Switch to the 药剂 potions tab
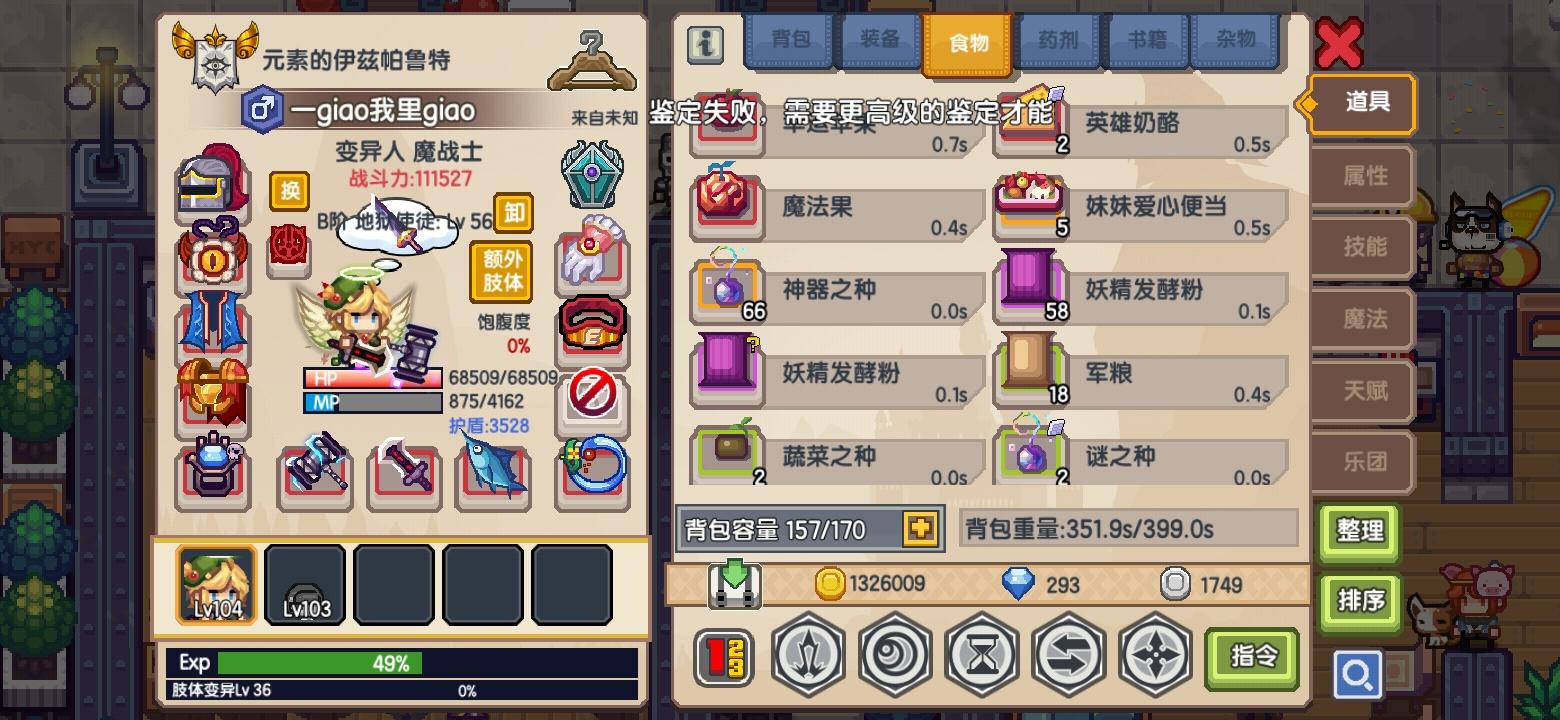Image resolution: width=1560 pixels, height=720 pixels. [x=1057, y=42]
